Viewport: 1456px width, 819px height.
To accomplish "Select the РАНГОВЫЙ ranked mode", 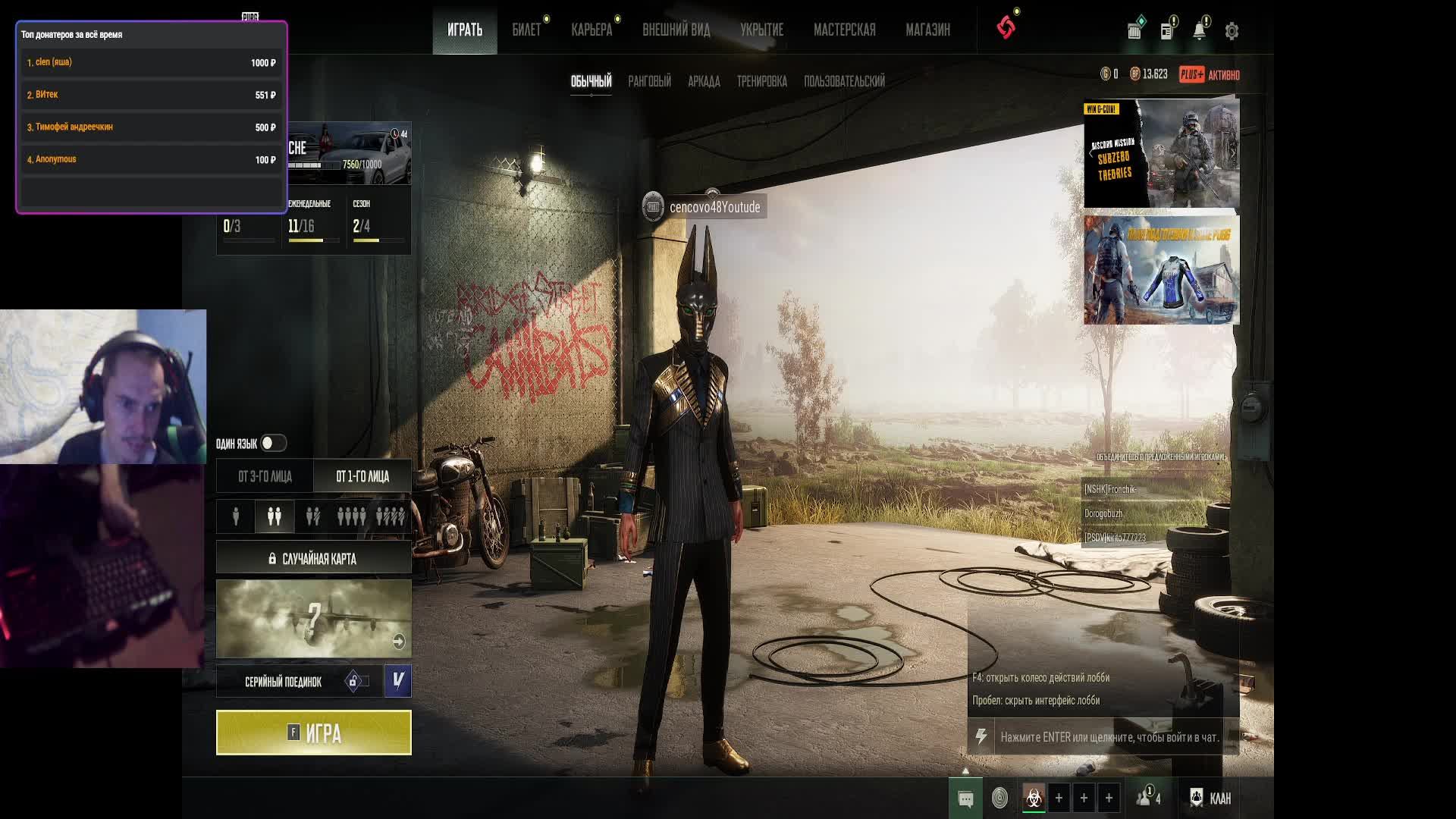I will pyautogui.click(x=649, y=81).
